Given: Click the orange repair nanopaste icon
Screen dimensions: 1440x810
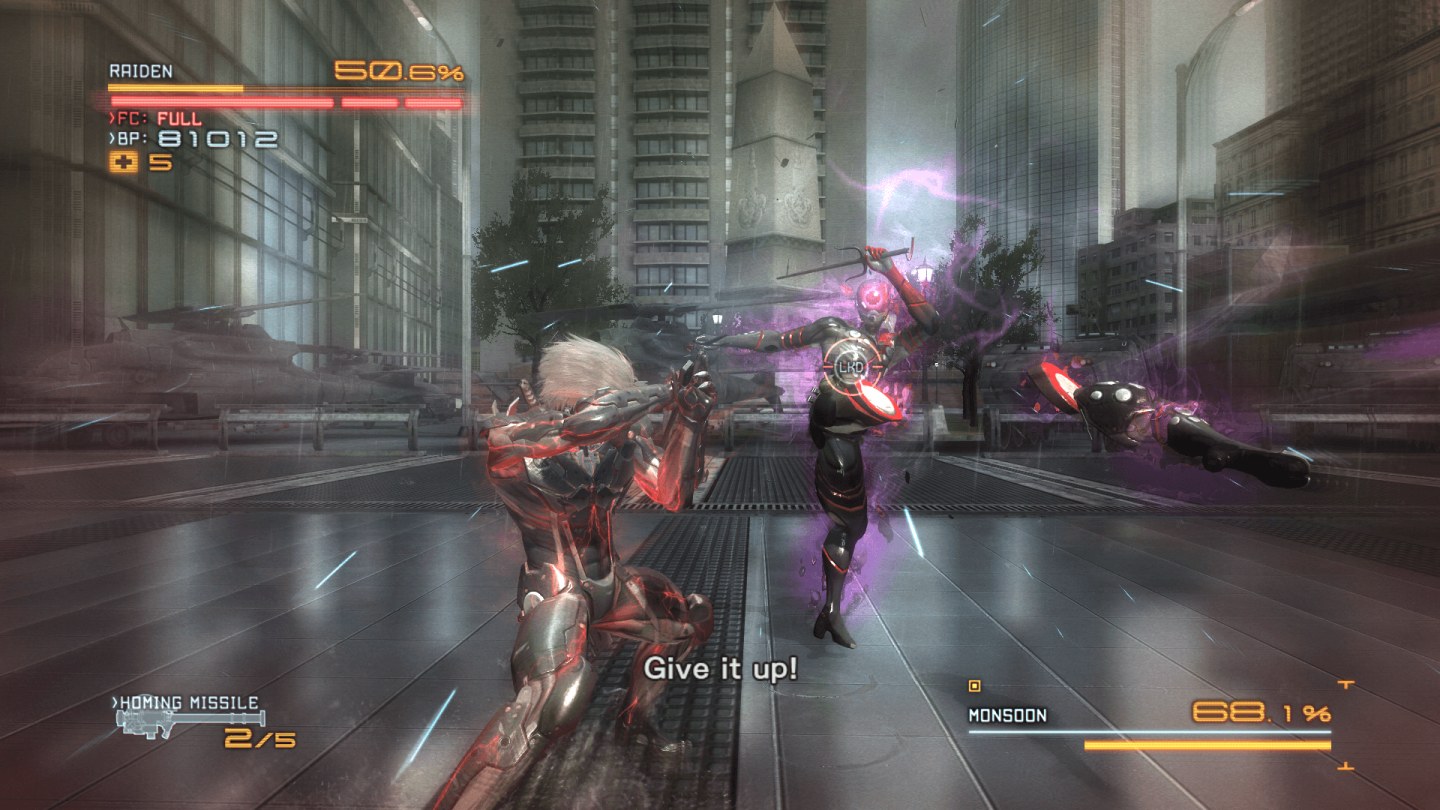Looking at the screenshot, I should pos(125,163).
